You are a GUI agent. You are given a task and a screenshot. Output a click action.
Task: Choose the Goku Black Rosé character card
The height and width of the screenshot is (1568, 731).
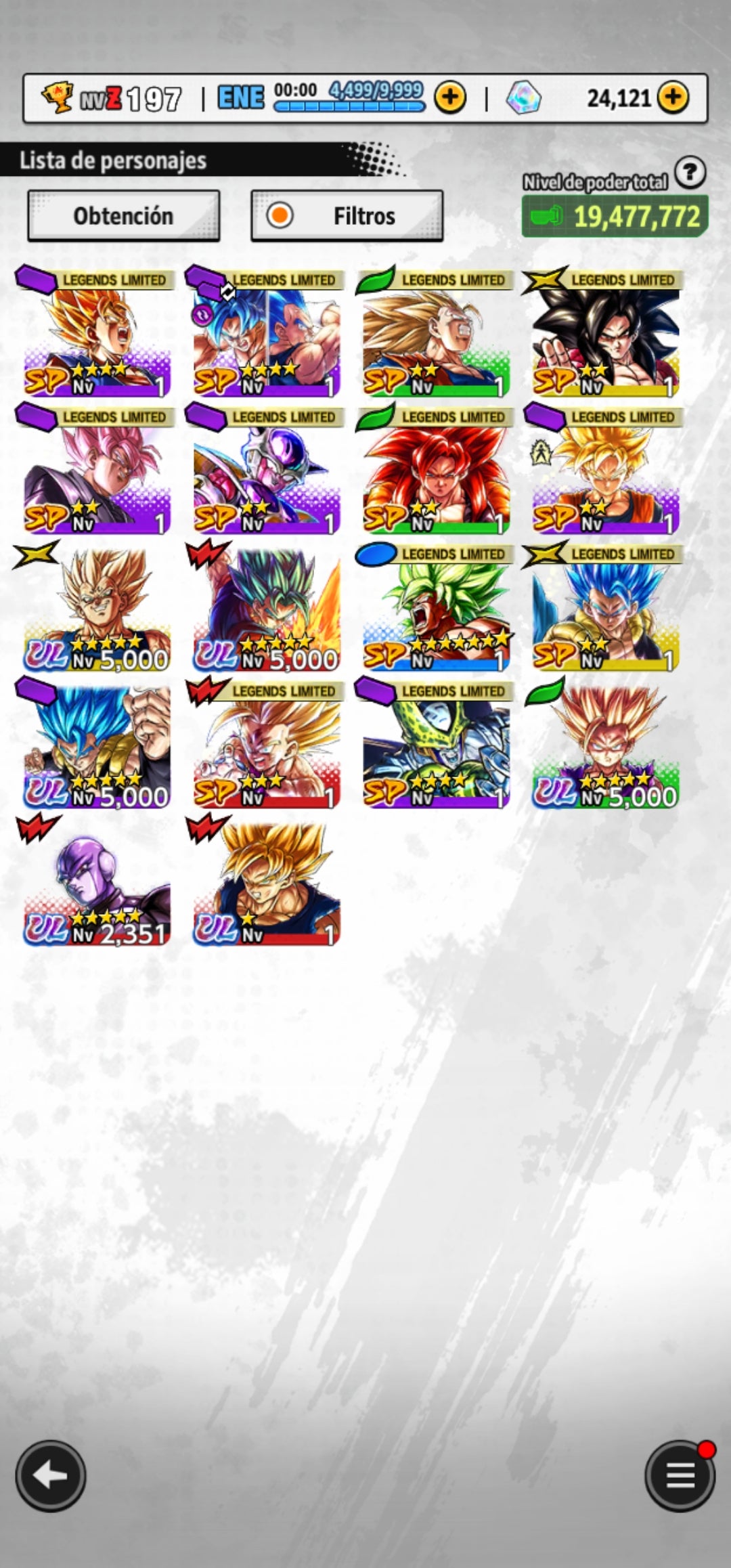tap(97, 473)
